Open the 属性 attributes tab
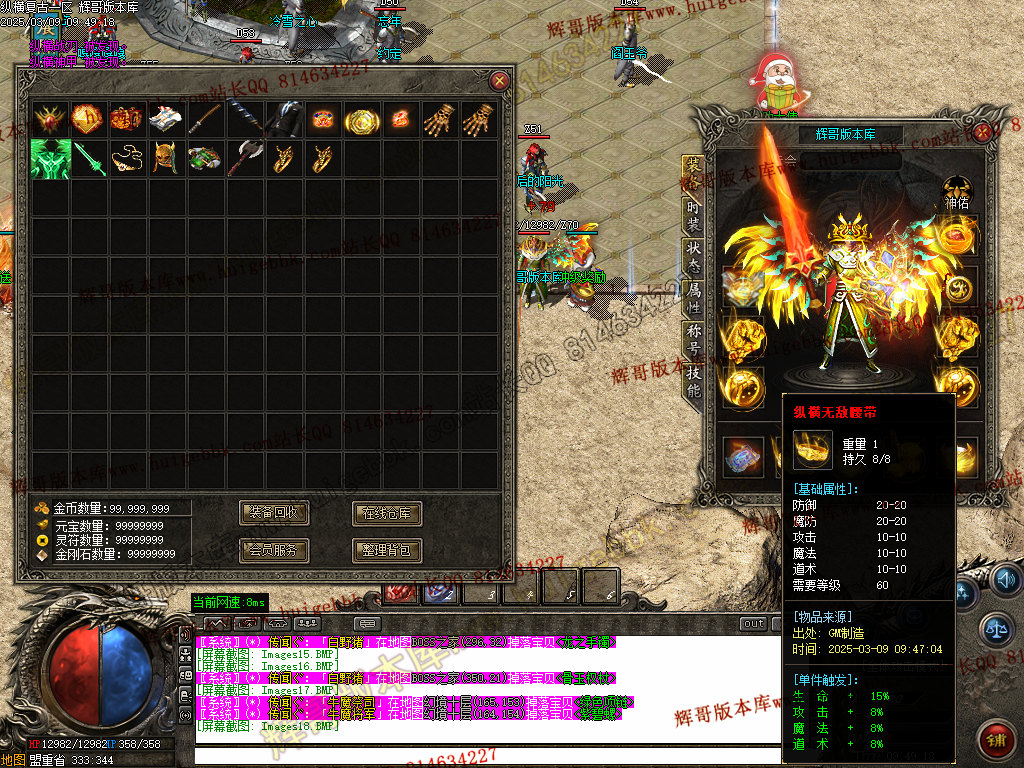 click(x=693, y=296)
